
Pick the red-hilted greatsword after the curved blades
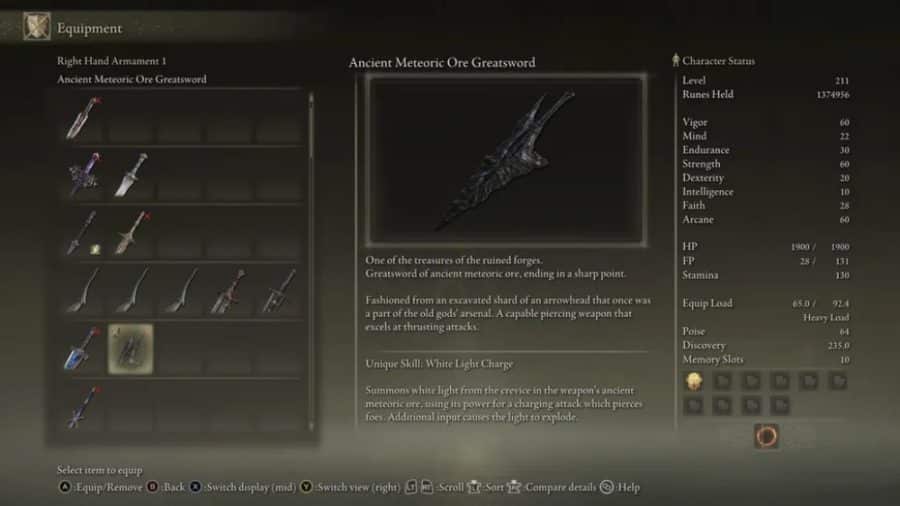point(227,291)
